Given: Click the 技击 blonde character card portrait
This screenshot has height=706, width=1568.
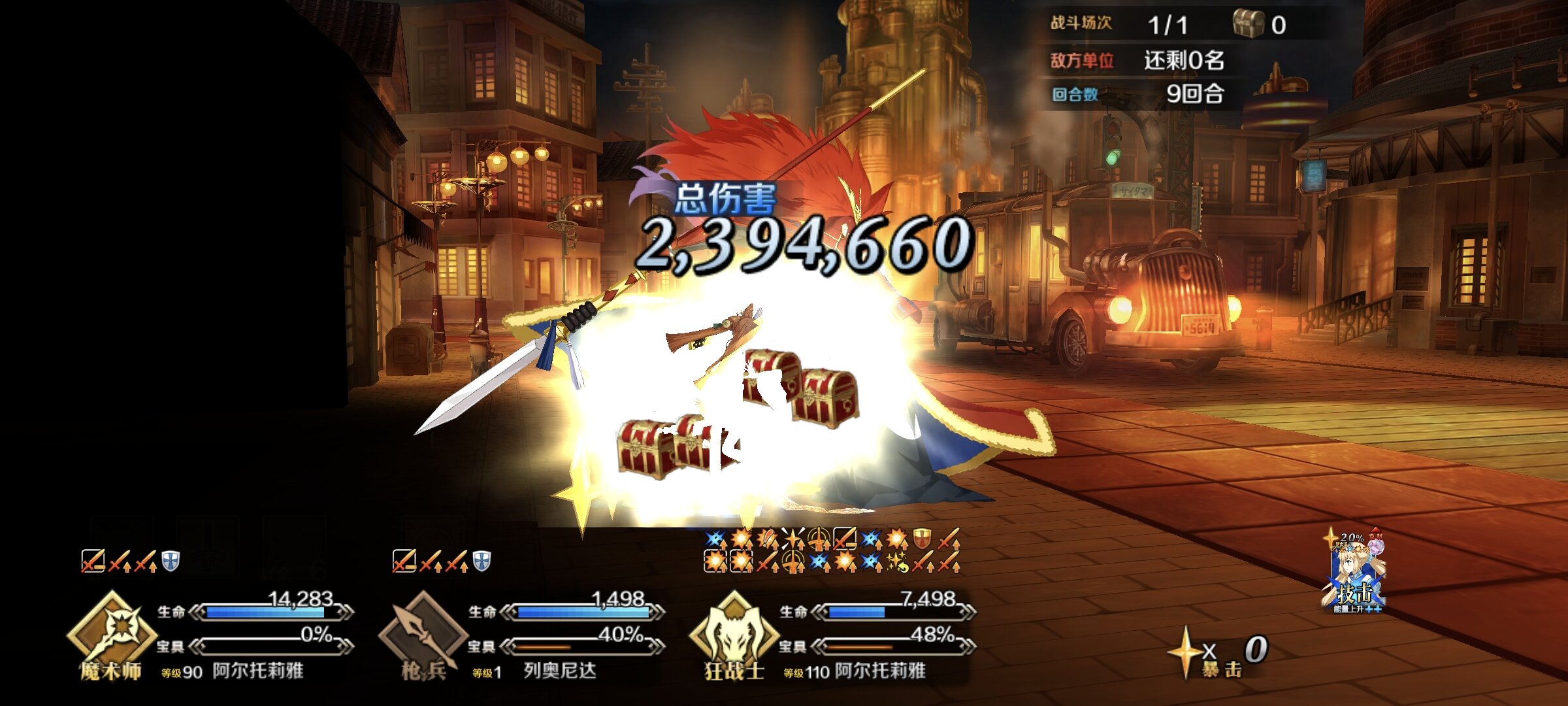Looking at the screenshot, I should click(1356, 573).
